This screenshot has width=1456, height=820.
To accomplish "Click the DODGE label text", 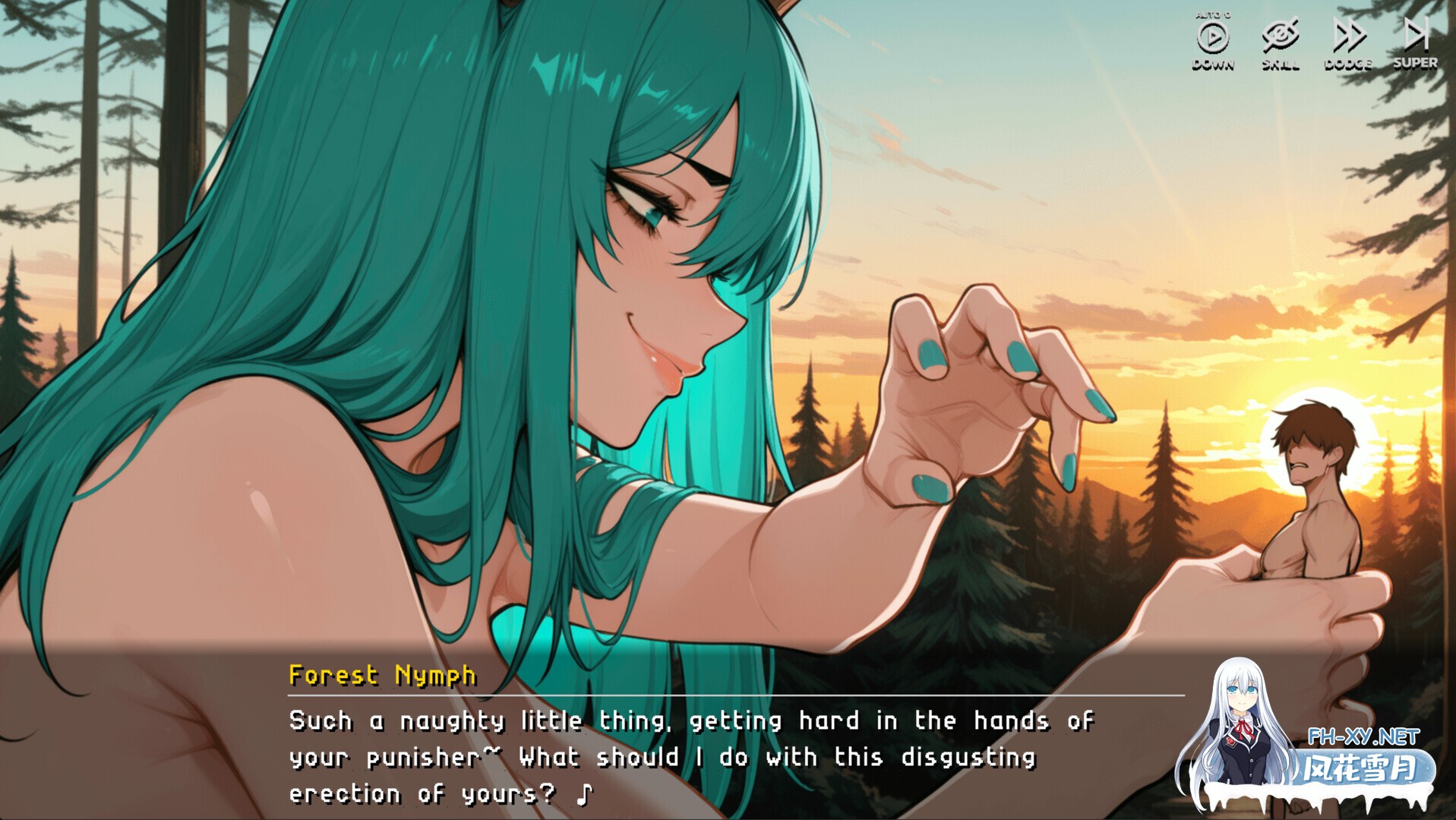I will (1348, 65).
